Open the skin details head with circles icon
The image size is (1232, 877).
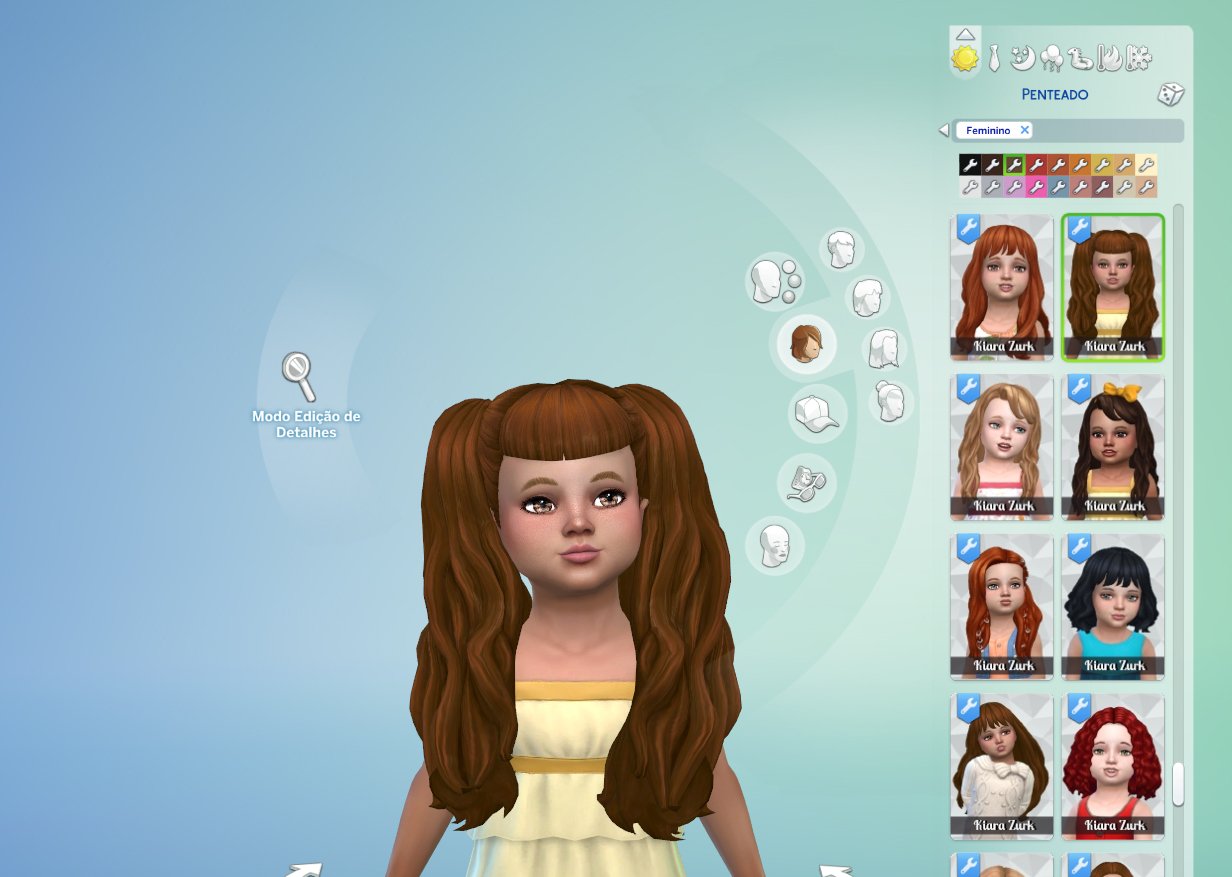point(773,281)
